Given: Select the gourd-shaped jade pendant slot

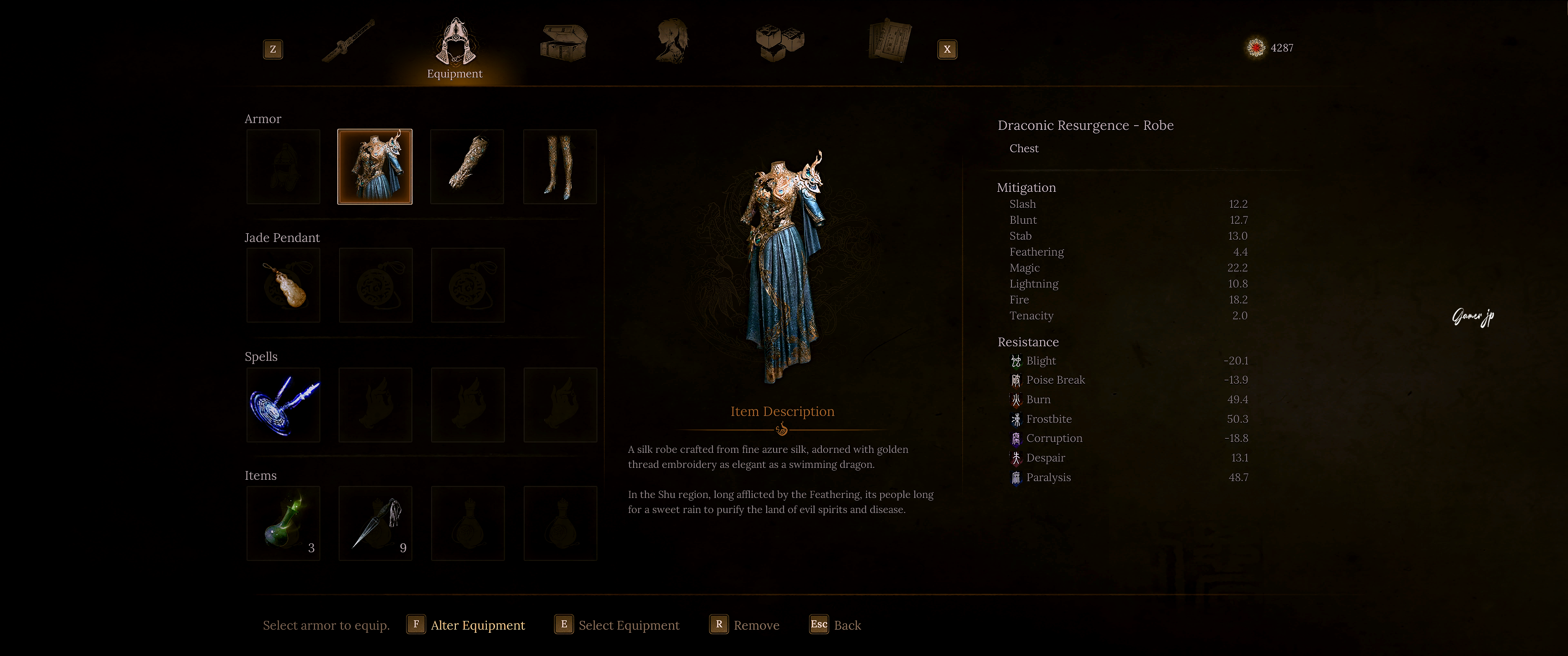Looking at the screenshot, I should (x=284, y=285).
